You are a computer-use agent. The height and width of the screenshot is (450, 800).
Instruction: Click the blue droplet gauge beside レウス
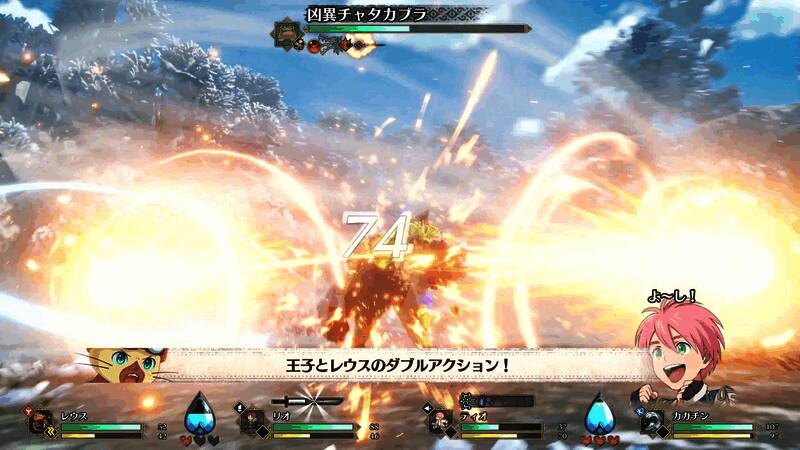199,413
